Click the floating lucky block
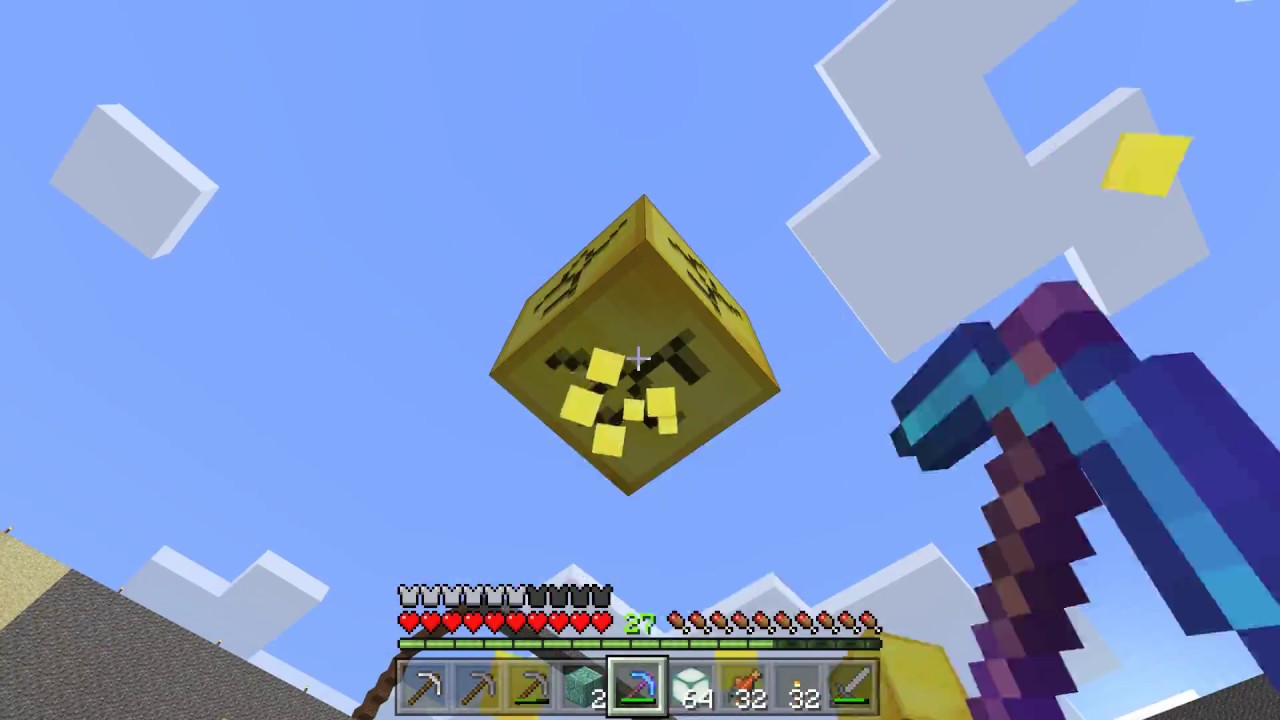The height and width of the screenshot is (720, 1280). pos(636,350)
